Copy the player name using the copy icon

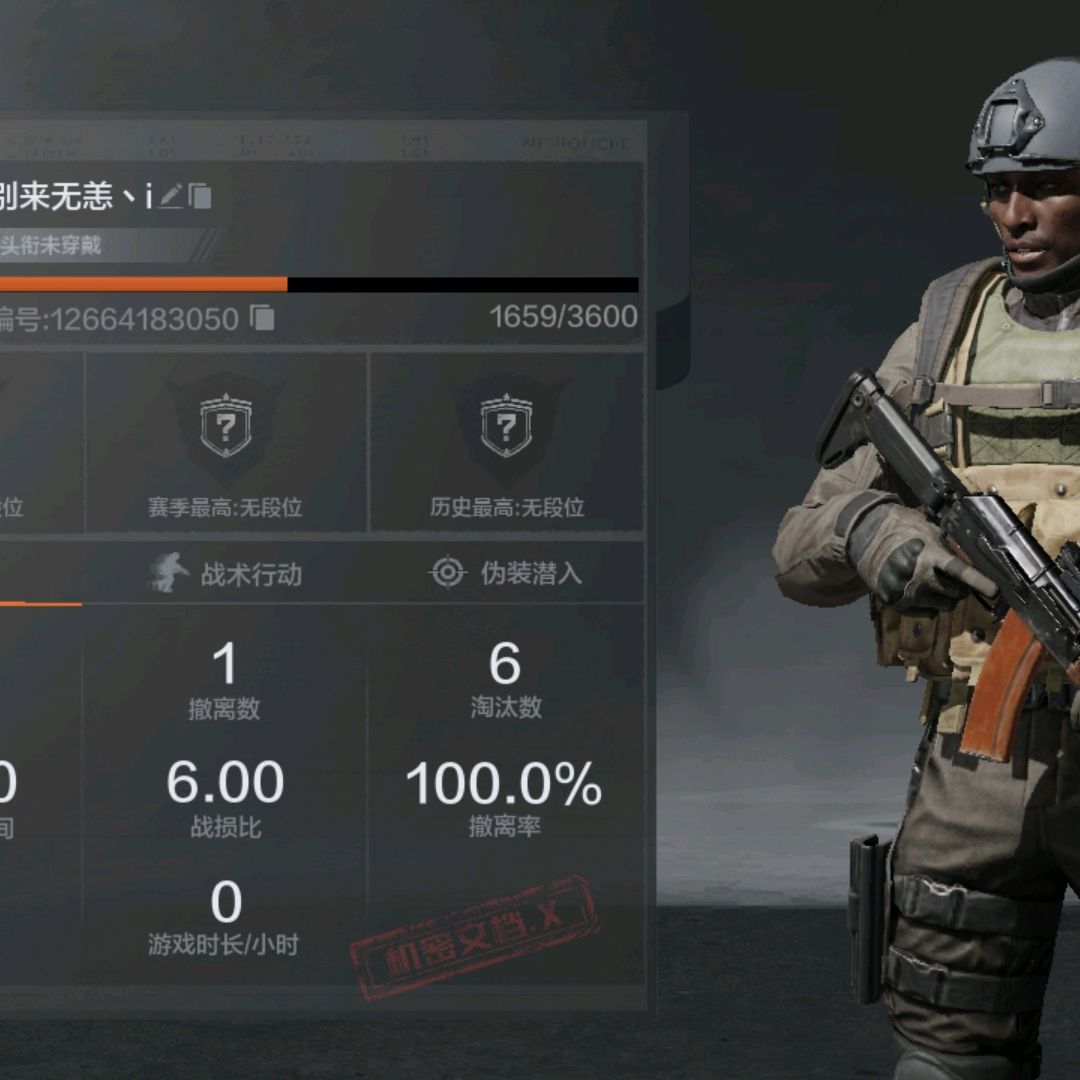[x=200, y=196]
